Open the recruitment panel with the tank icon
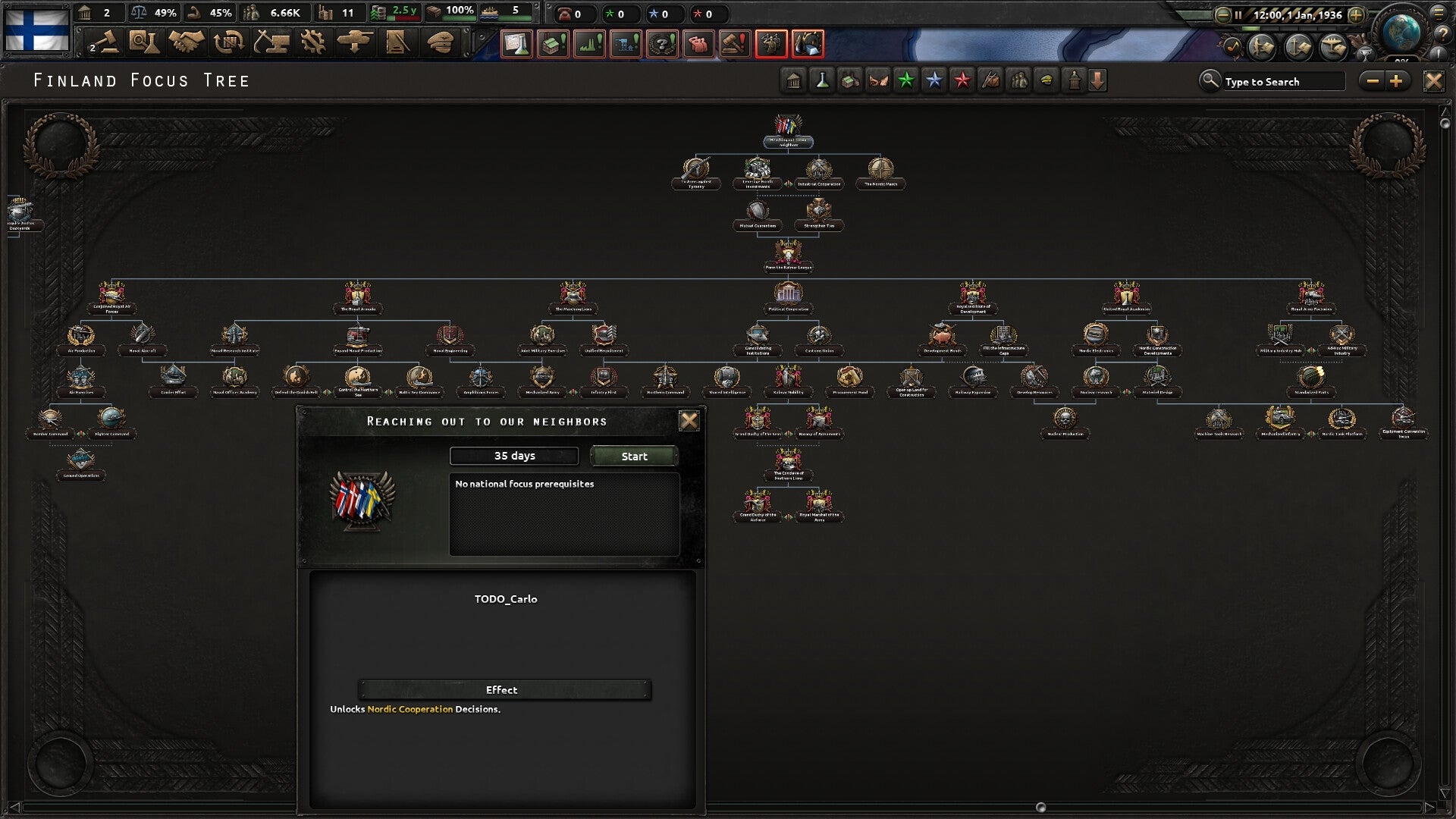 (x=356, y=43)
